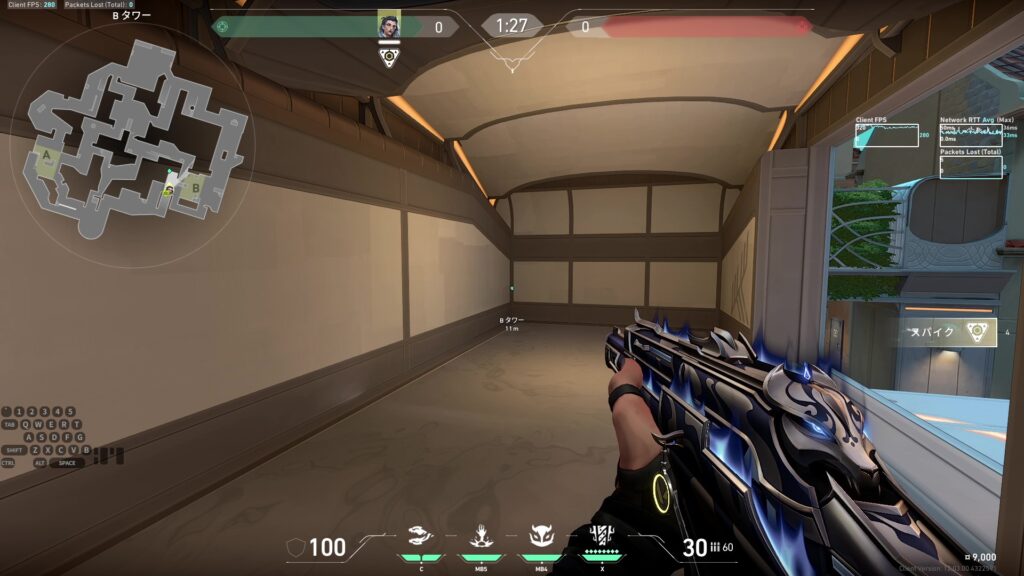Image resolution: width=1024 pixels, height=576 pixels.
Task: Click the Client FPS graph panel
Action: pos(886,136)
